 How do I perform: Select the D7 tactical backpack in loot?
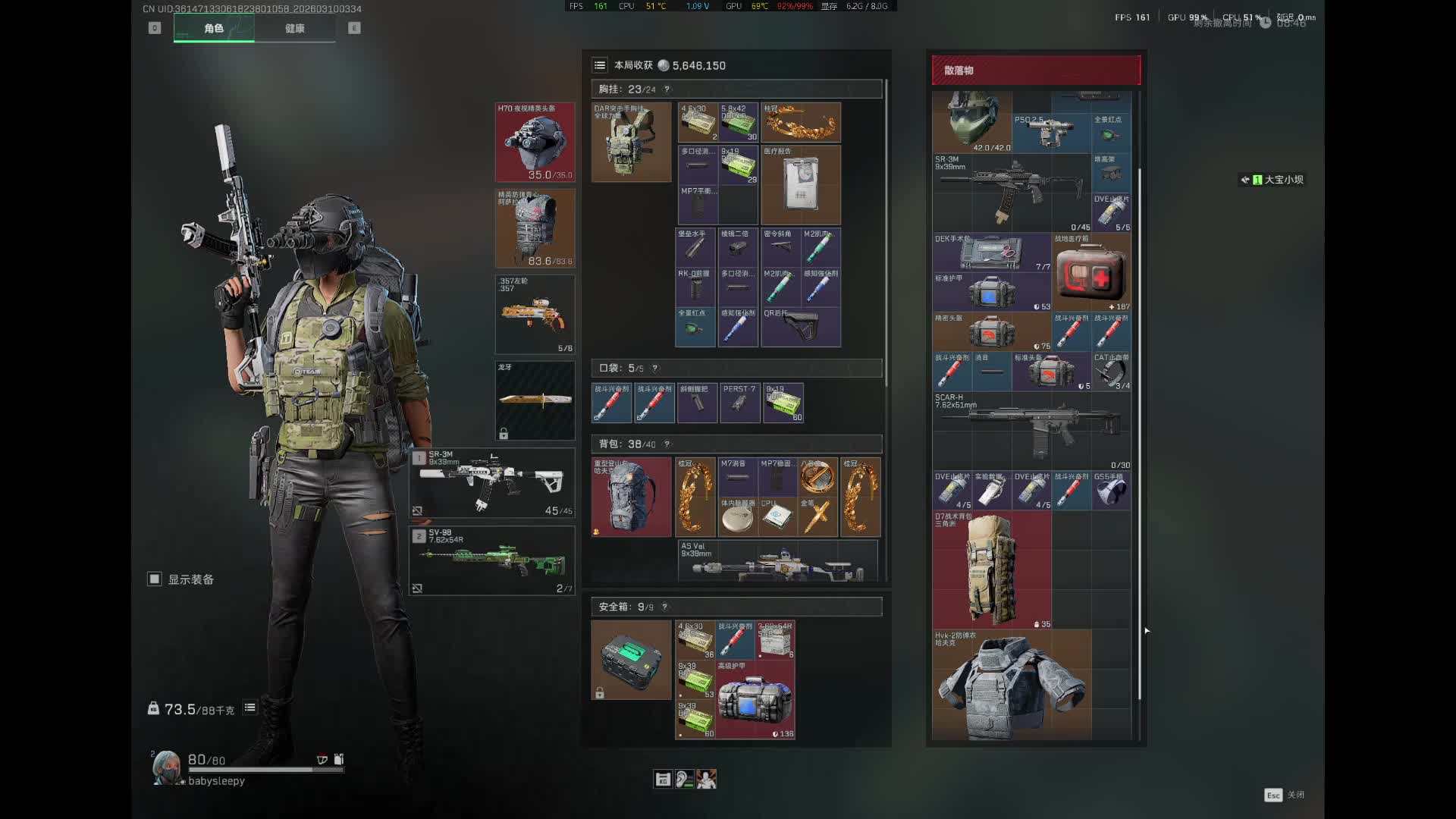(x=991, y=570)
